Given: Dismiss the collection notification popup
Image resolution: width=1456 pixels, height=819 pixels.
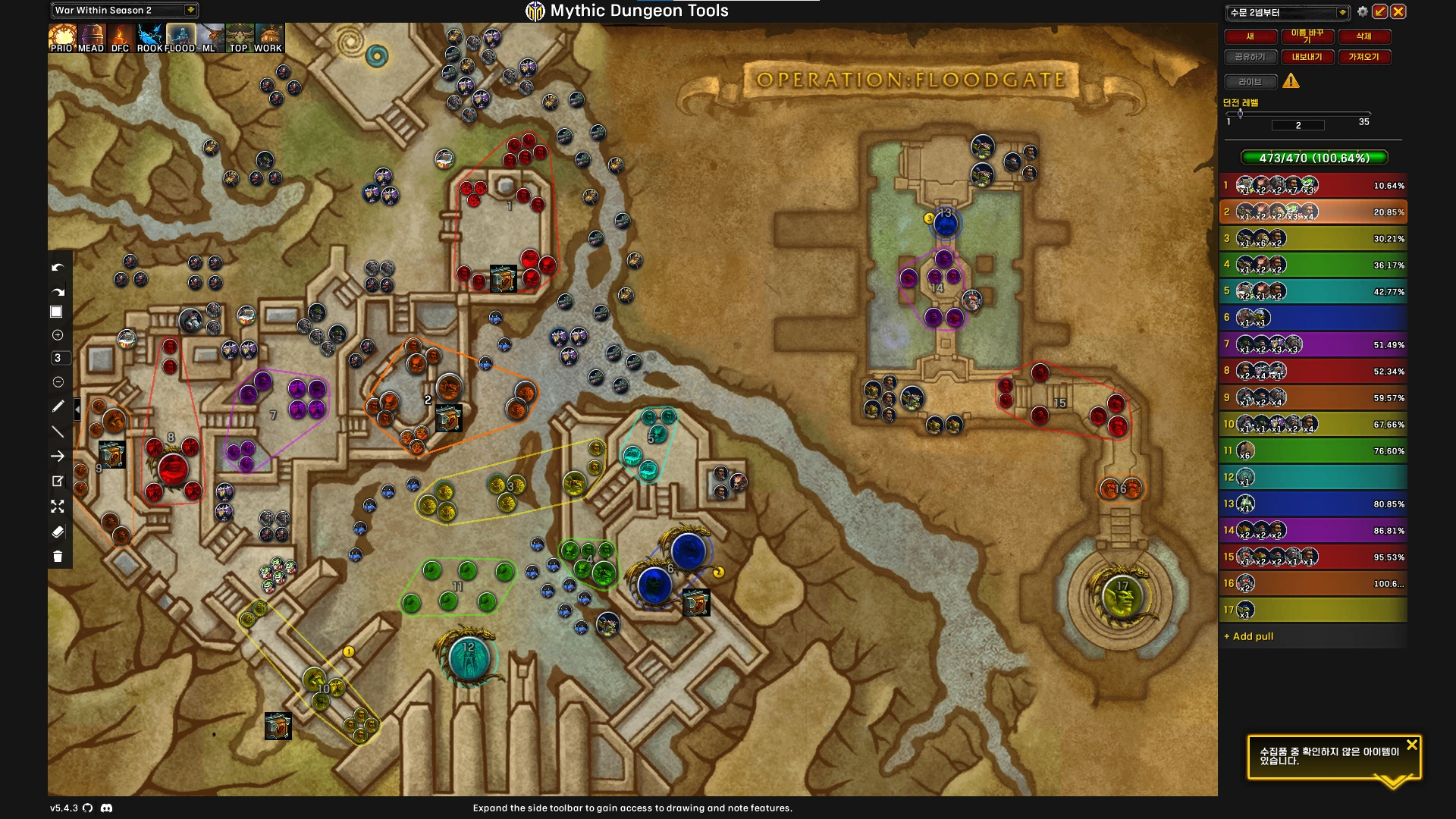Looking at the screenshot, I should click(x=1411, y=745).
